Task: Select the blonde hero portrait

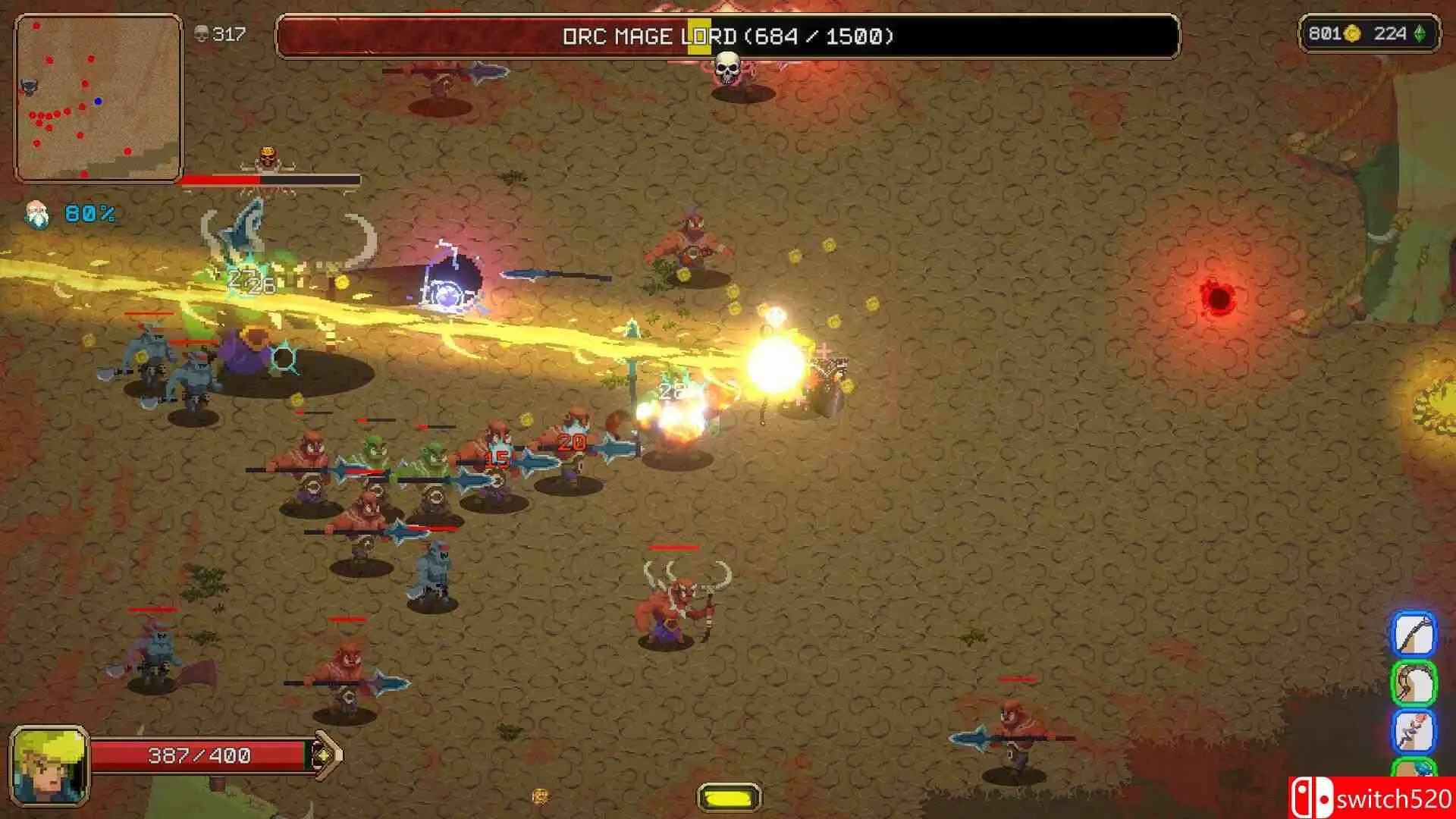Action: tap(49, 766)
